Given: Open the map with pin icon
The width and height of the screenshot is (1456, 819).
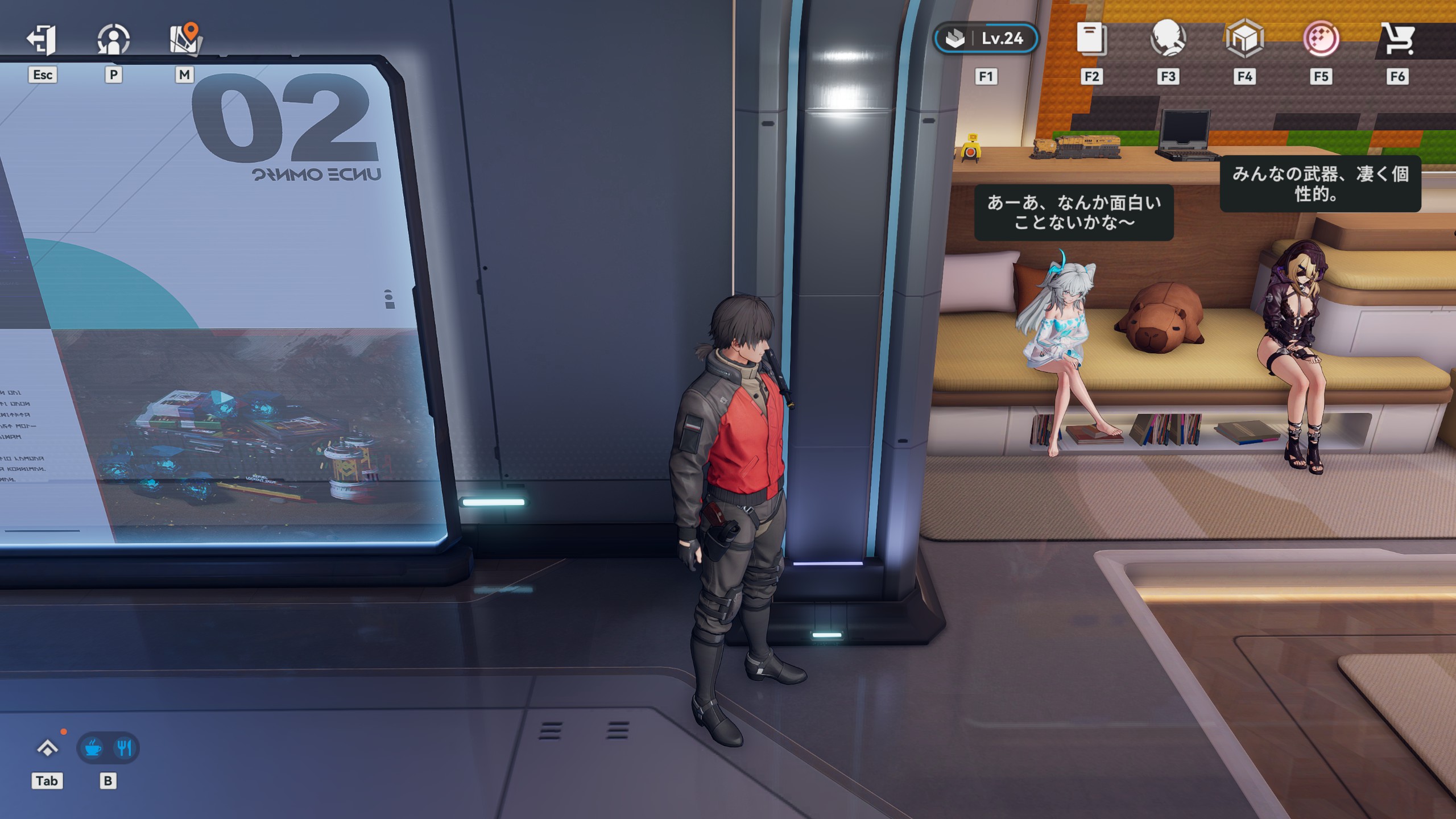Looking at the screenshot, I should [x=185, y=40].
